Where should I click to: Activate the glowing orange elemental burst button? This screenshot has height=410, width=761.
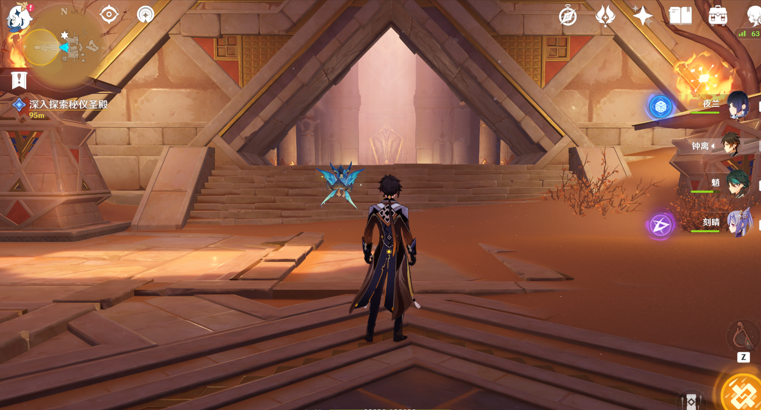pos(742,393)
